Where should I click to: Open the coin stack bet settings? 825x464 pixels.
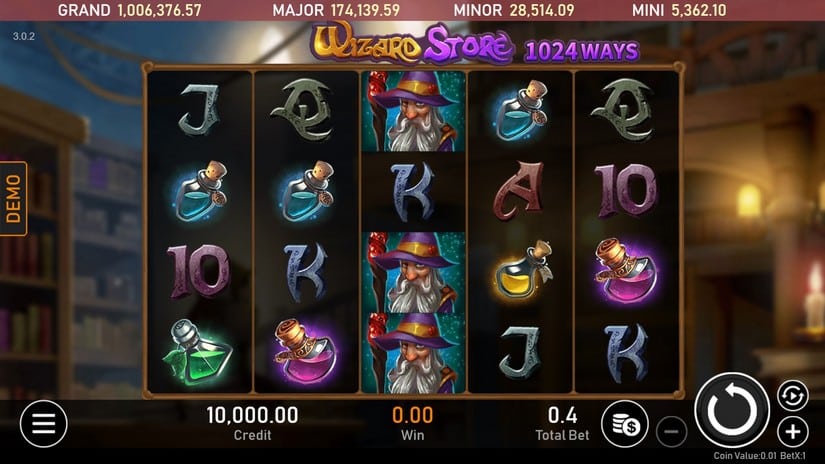[625, 423]
